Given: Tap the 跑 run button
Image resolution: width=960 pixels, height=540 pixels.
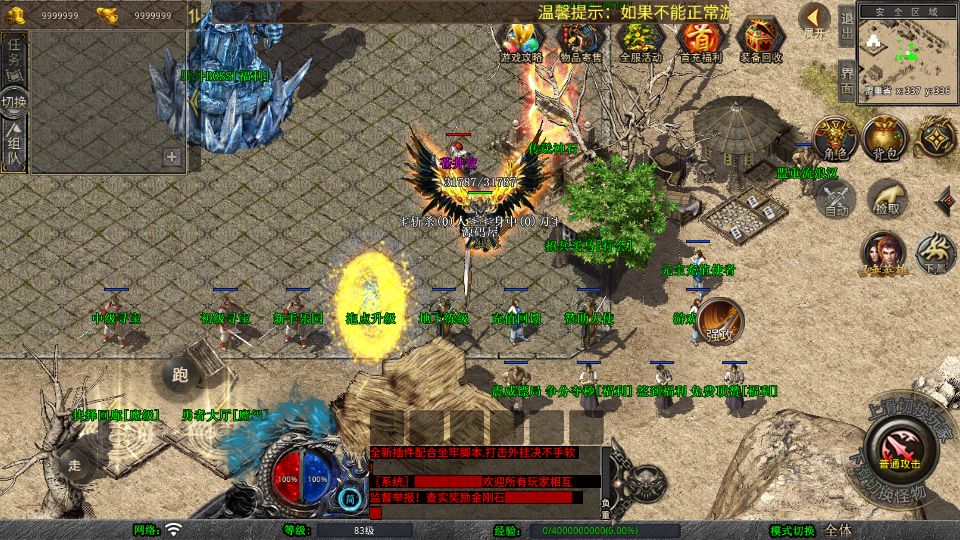Looking at the screenshot, I should (180, 376).
